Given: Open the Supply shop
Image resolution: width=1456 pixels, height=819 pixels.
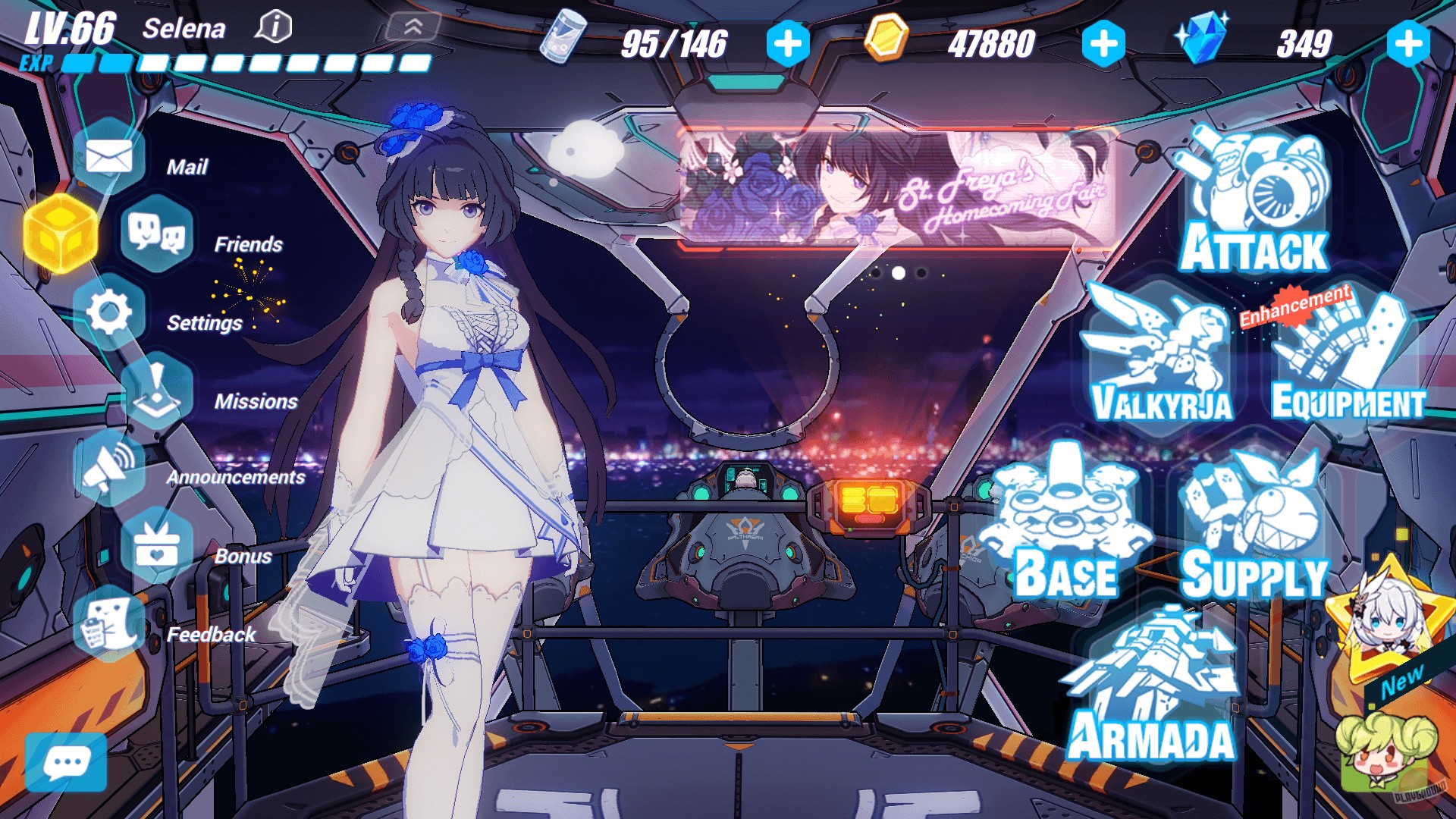Looking at the screenshot, I should pos(1254,523).
